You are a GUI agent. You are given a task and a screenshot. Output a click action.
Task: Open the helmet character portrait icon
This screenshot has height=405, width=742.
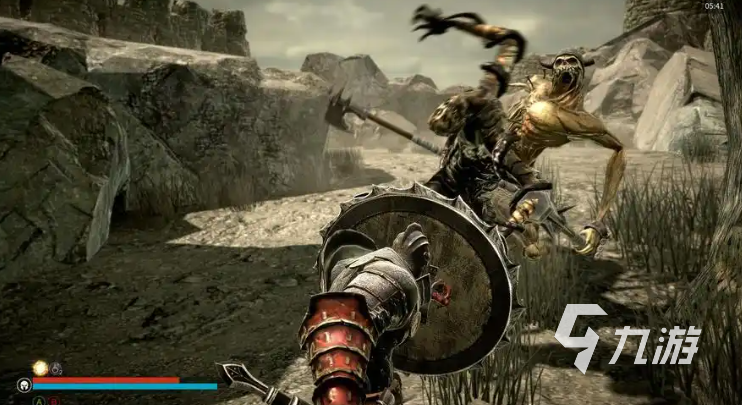(x=23, y=384)
